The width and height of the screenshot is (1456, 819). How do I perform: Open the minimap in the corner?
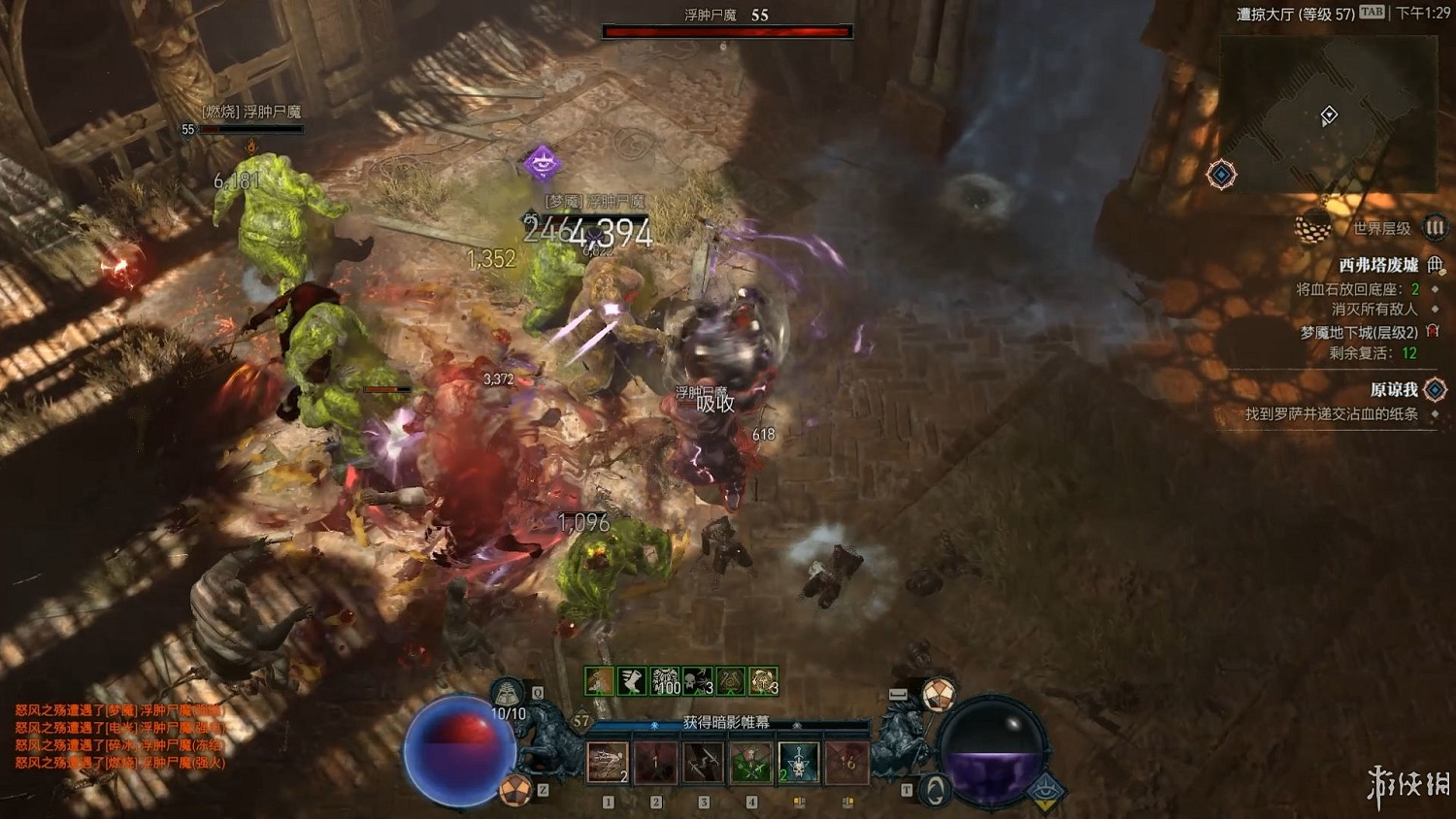pos(1328,115)
